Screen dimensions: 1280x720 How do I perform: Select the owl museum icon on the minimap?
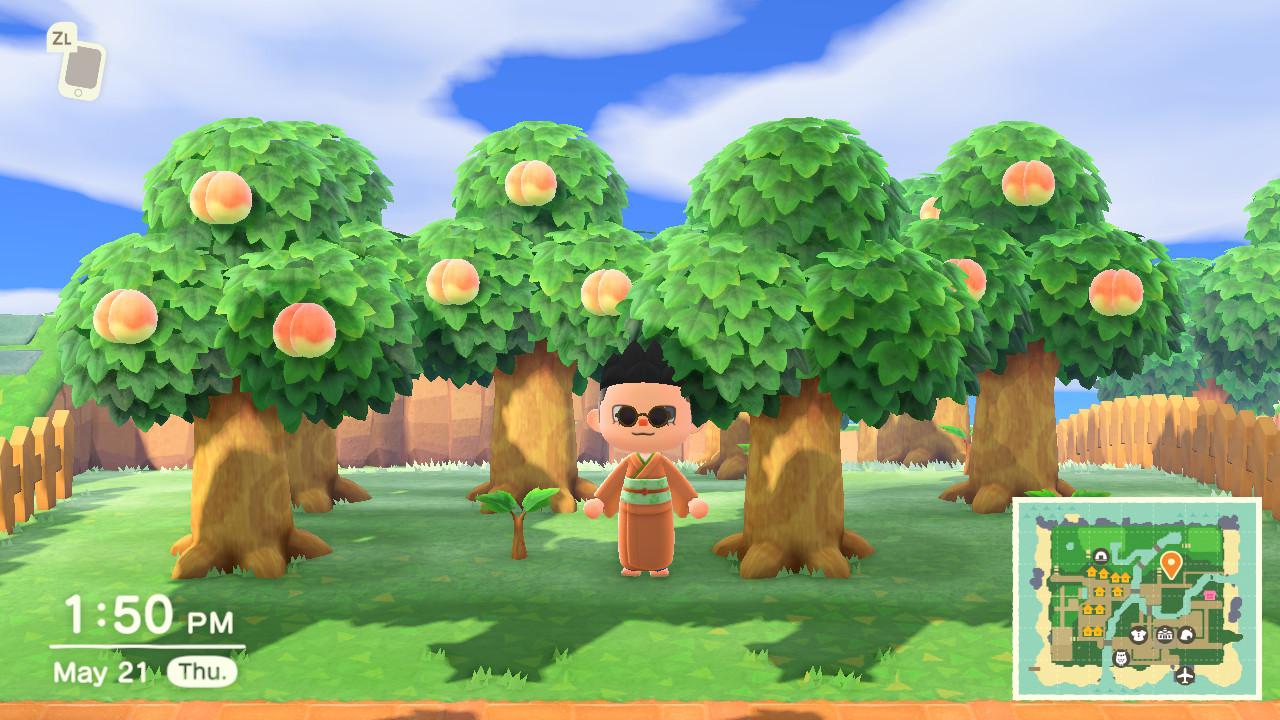click(1120, 659)
